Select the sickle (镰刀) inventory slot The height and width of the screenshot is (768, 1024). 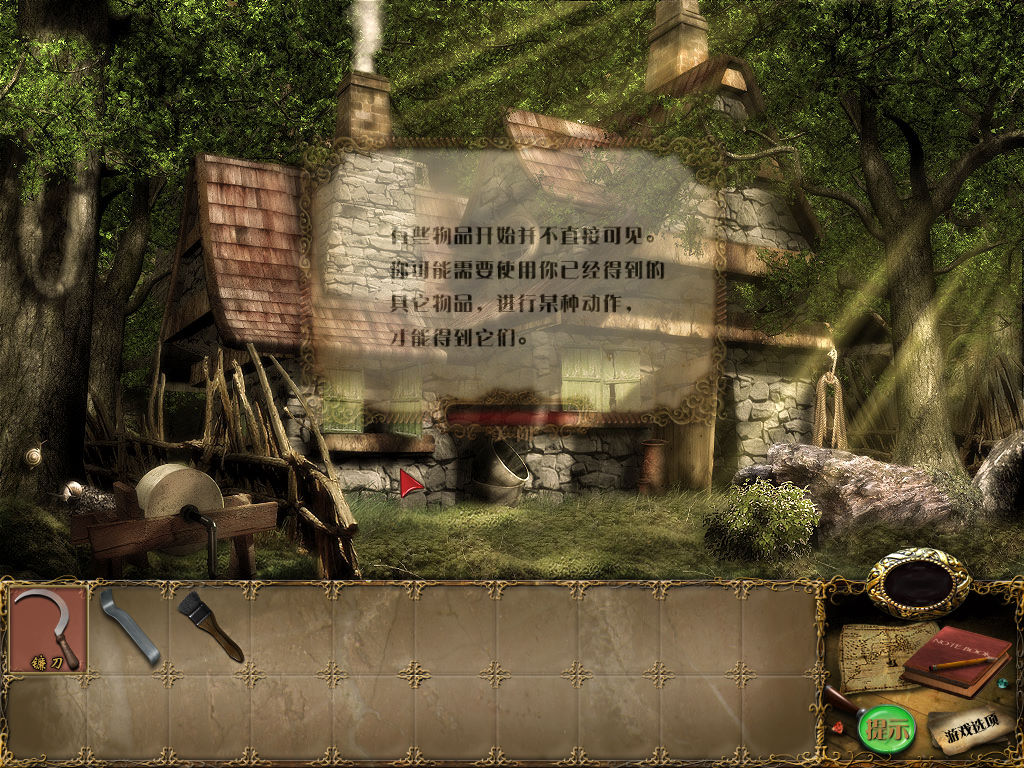49,629
